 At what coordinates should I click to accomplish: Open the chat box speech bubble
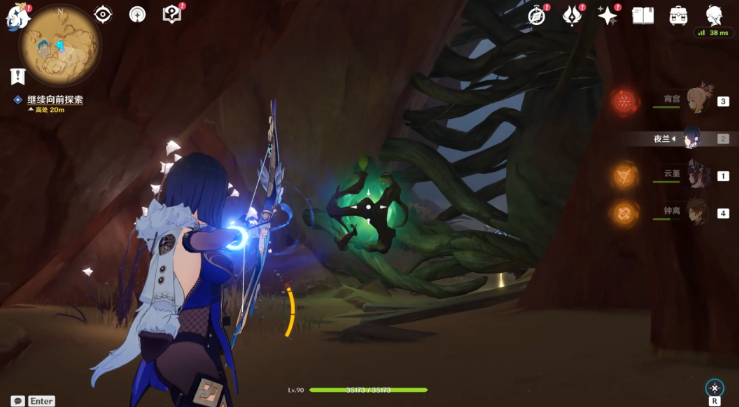click(x=18, y=400)
